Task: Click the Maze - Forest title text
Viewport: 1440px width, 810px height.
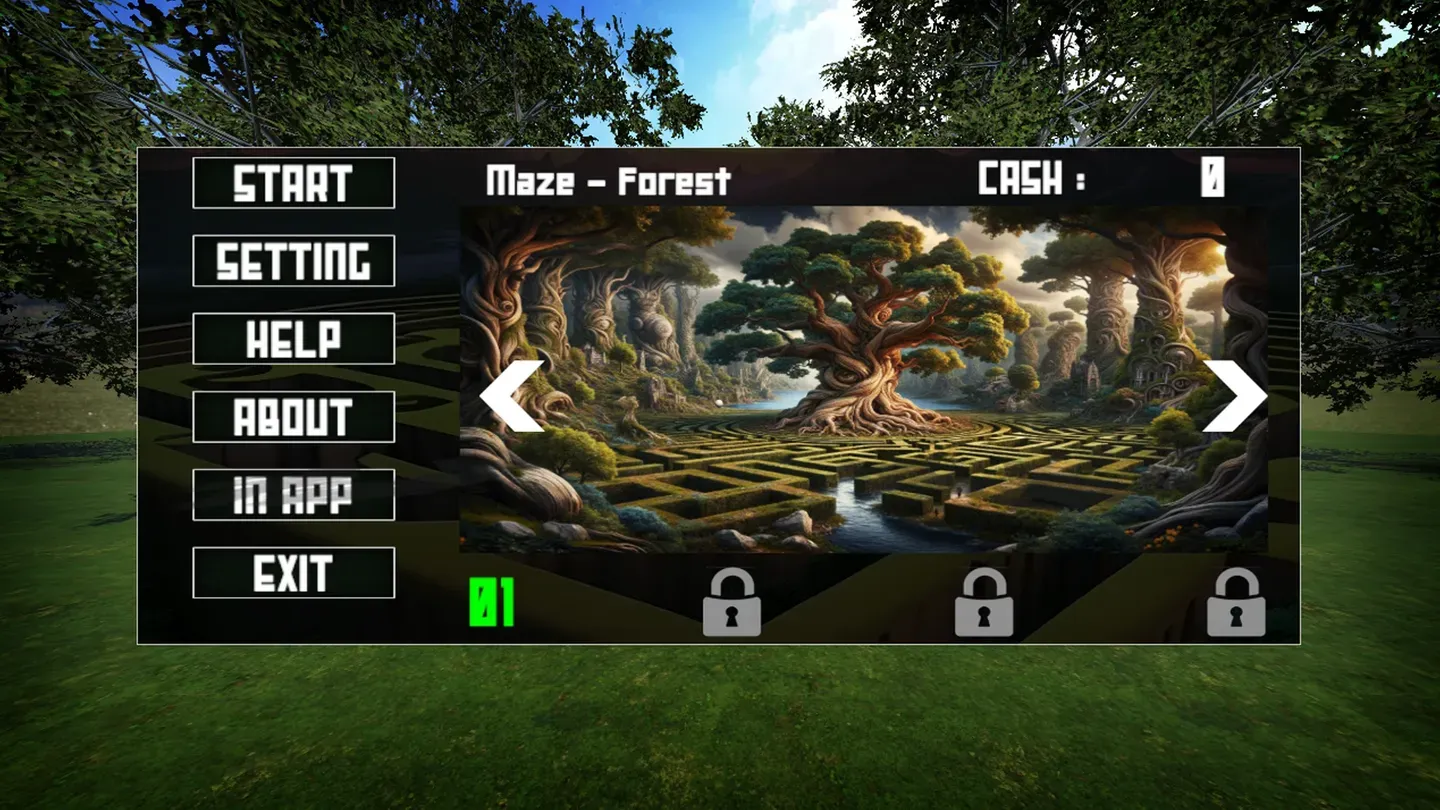Action: (608, 180)
